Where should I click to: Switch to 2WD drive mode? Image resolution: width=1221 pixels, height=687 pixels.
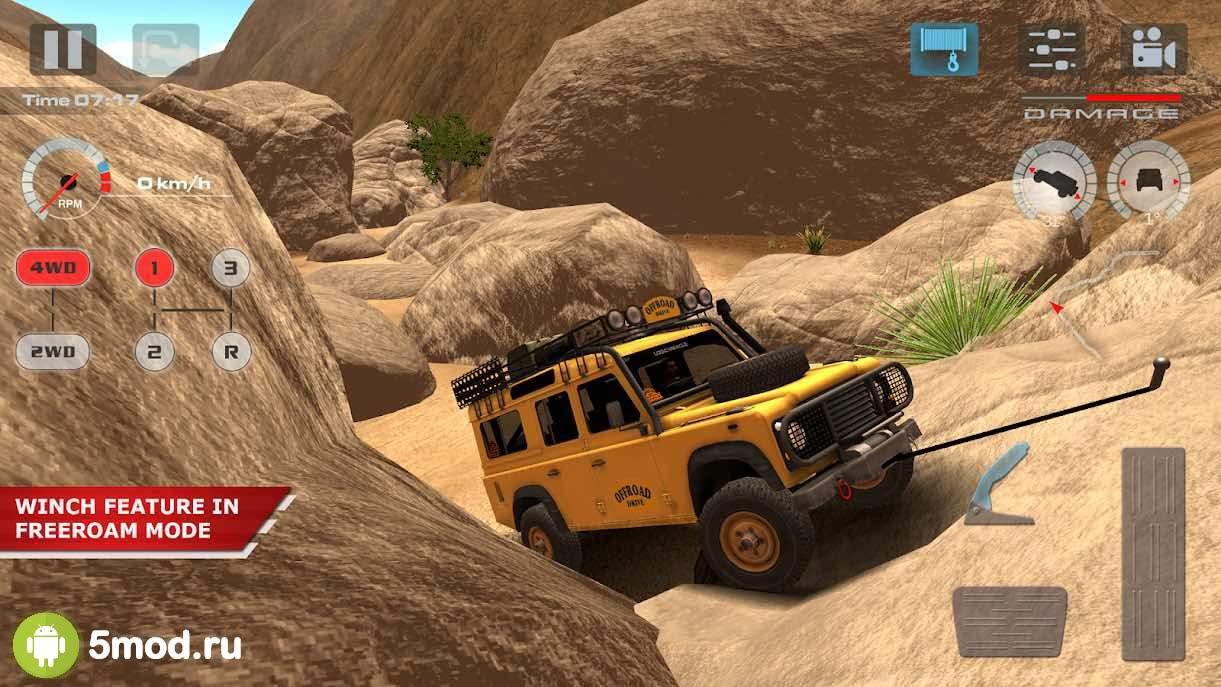click(x=52, y=351)
